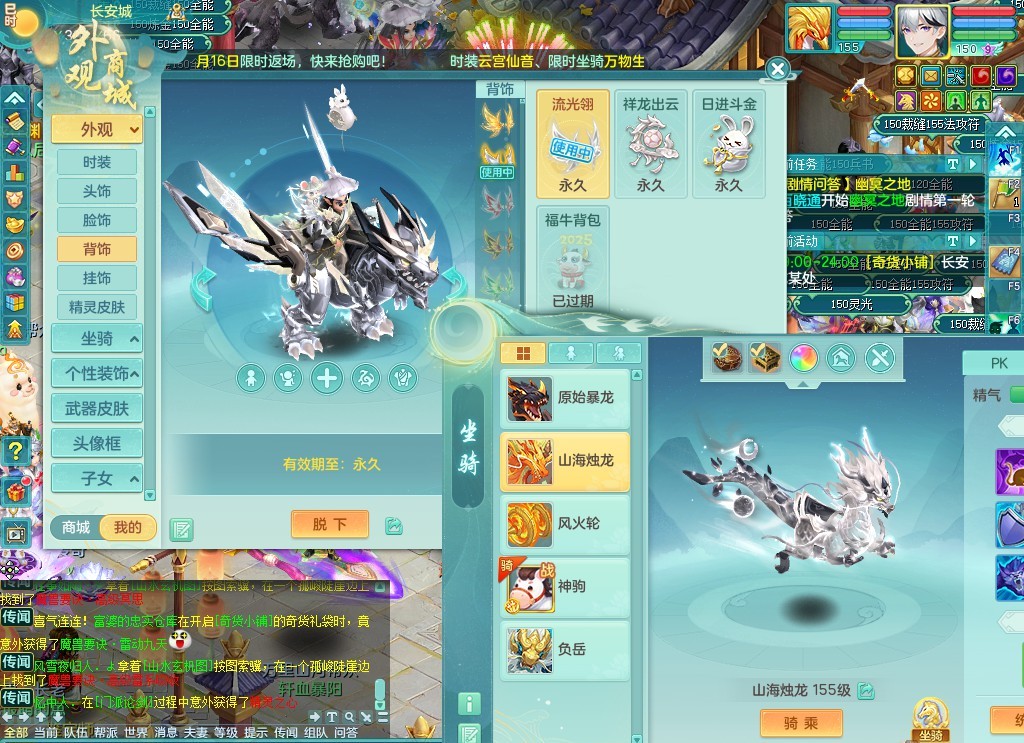This screenshot has height=743, width=1024.
Task: Expand the 坐骑 section
Action: point(97,339)
